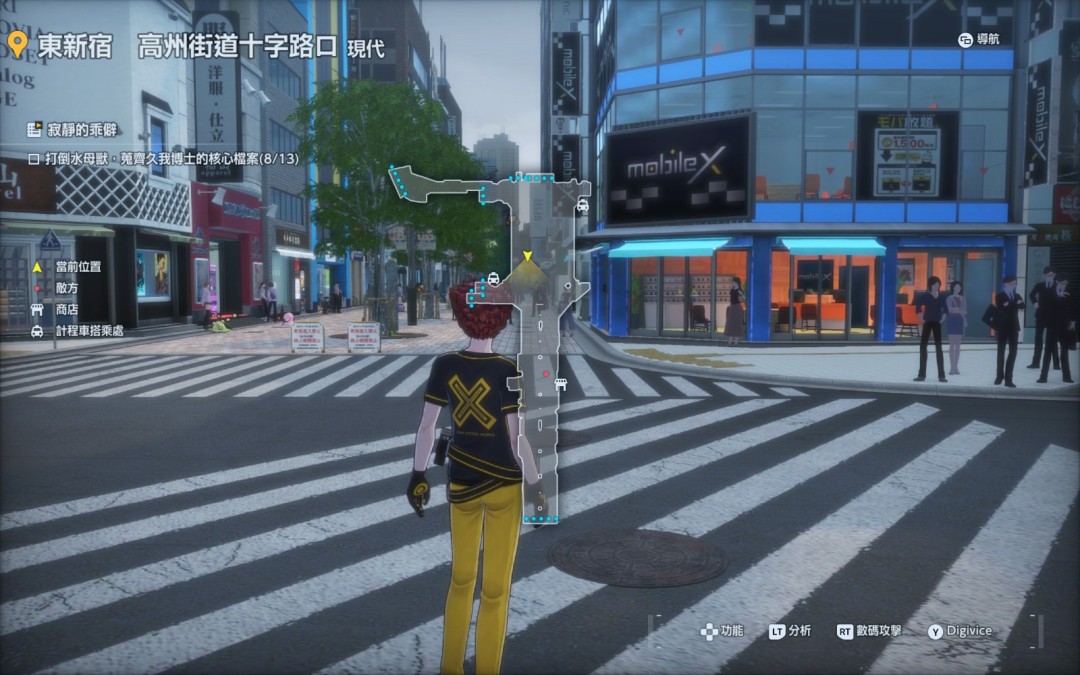Viewport: 1080px width, 675px height.
Task: Select the red enemy dot on the minimap
Action: point(546,374)
